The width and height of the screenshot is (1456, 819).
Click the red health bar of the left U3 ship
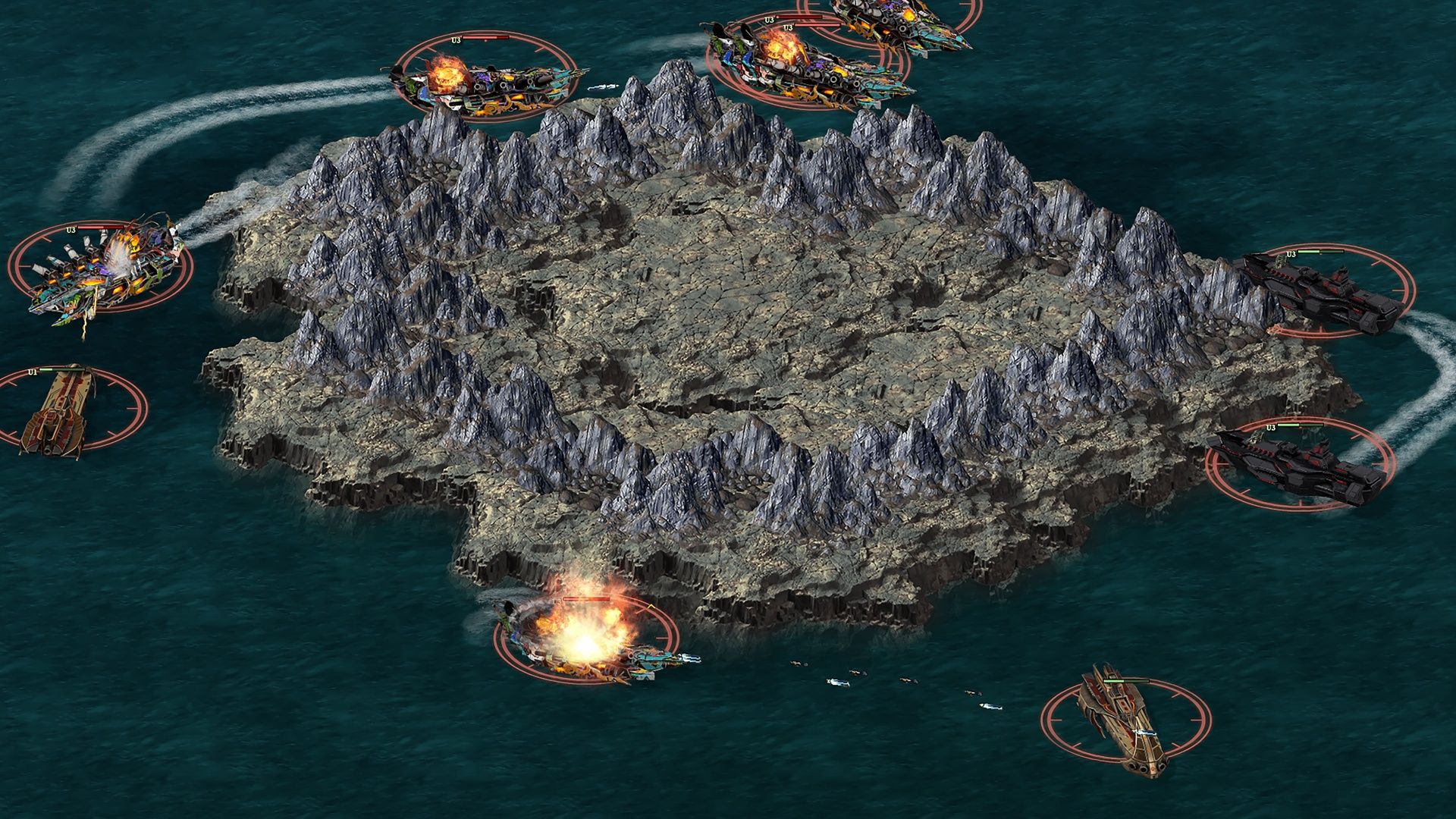(x=100, y=227)
